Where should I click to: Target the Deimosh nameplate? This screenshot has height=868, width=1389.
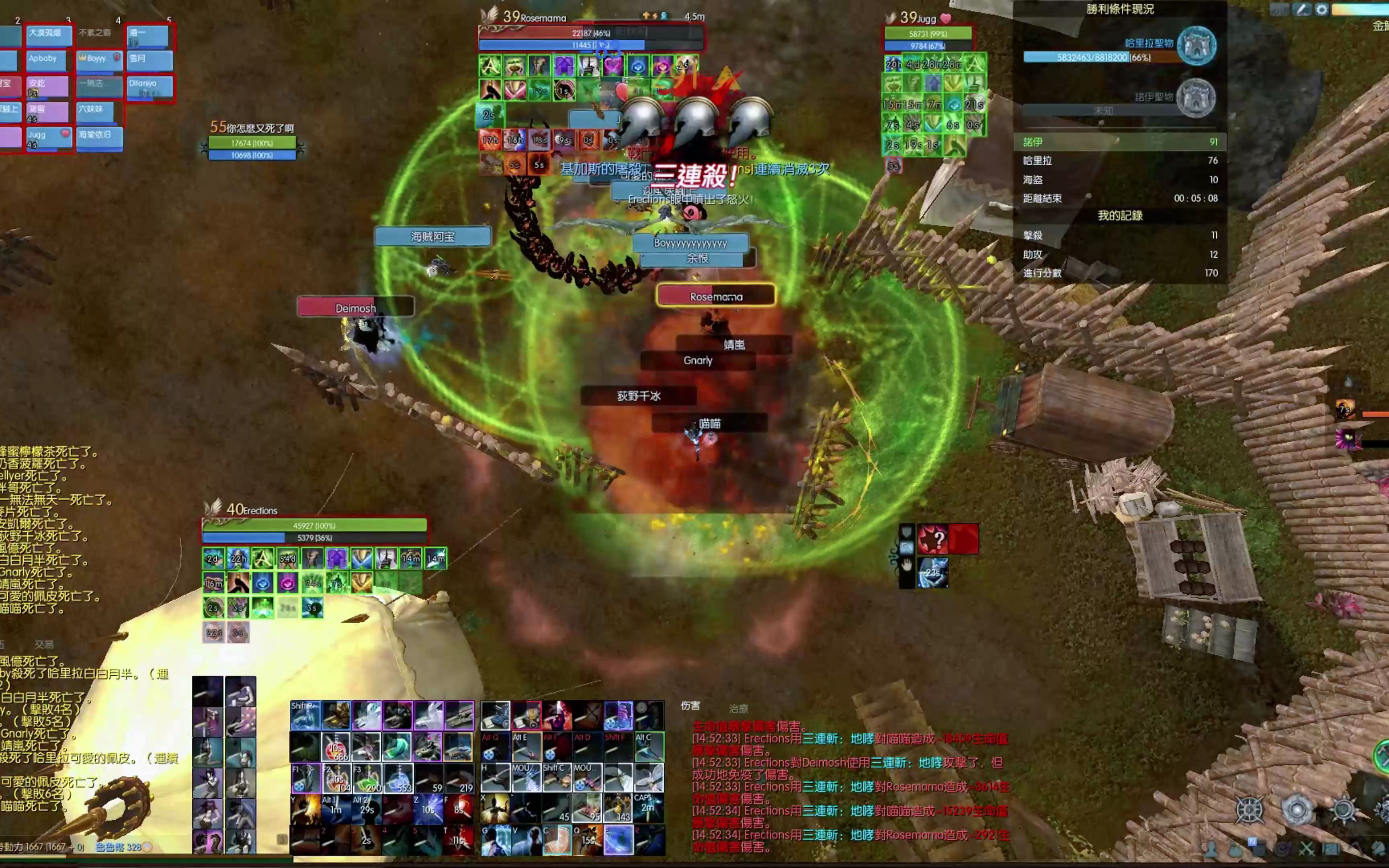pyautogui.click(x=355, y=308)
